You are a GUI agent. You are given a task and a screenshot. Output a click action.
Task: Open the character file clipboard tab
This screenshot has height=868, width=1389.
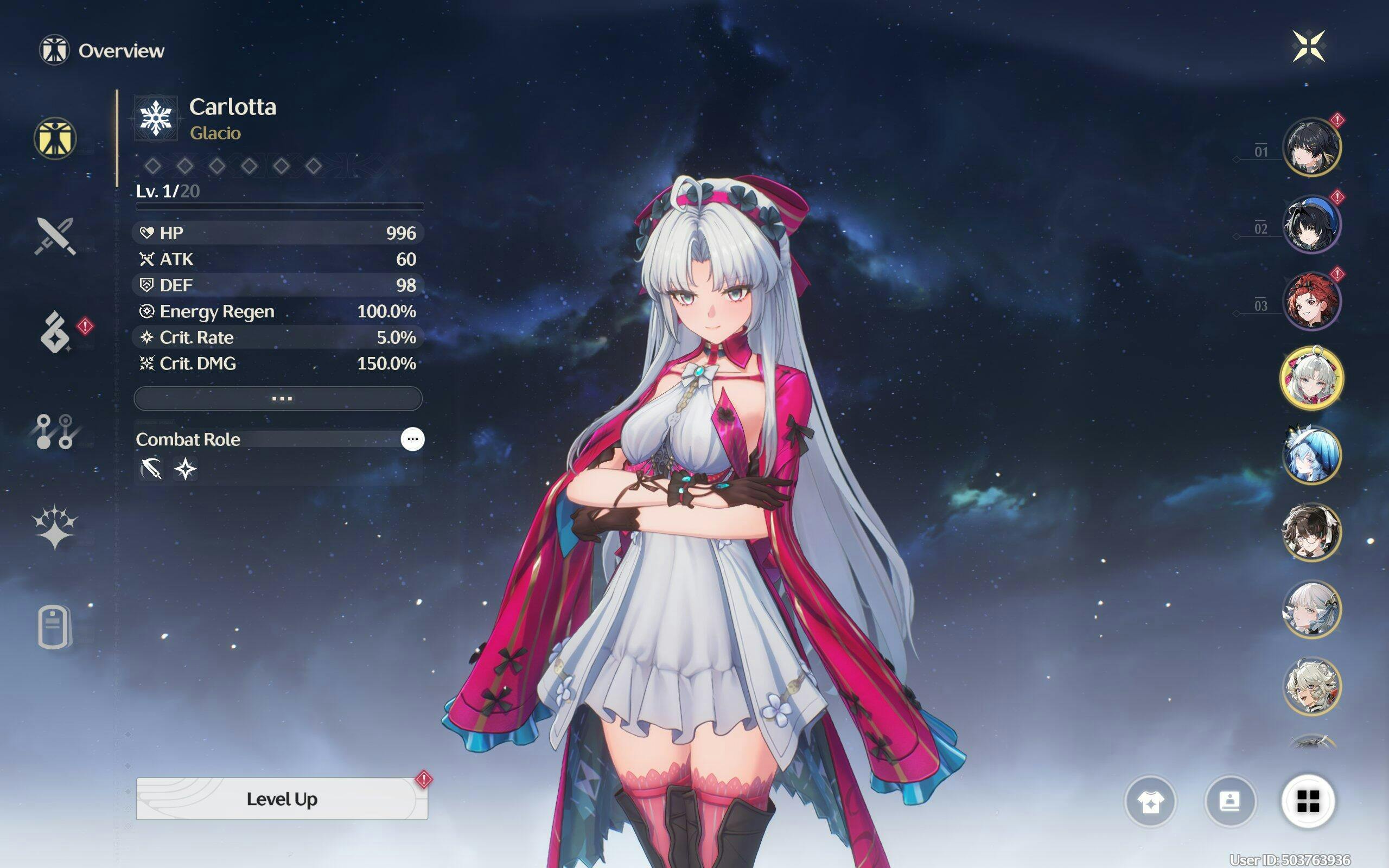(x=54, y=626)
